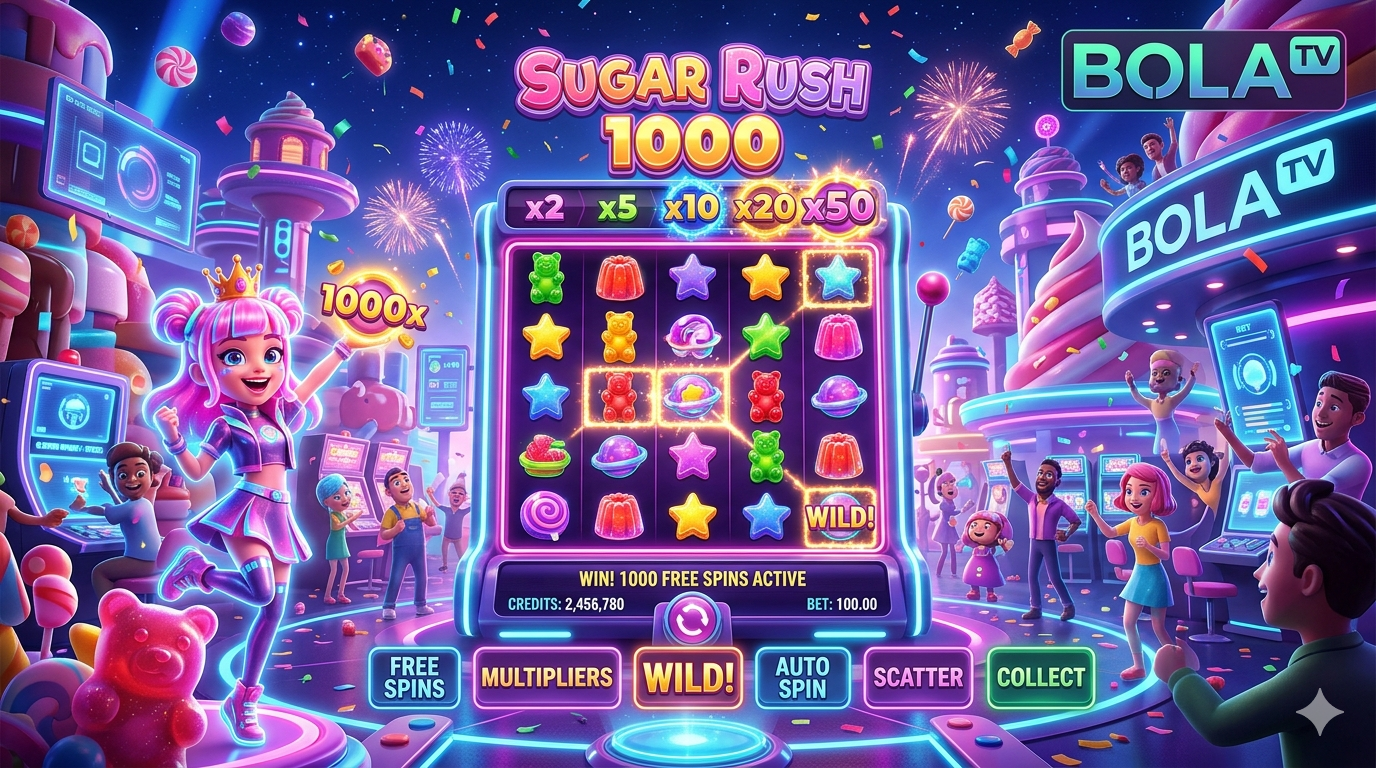1376x768 pixels.
Task: Choose the glowing x10 multiplier
Action: (689, 209)
